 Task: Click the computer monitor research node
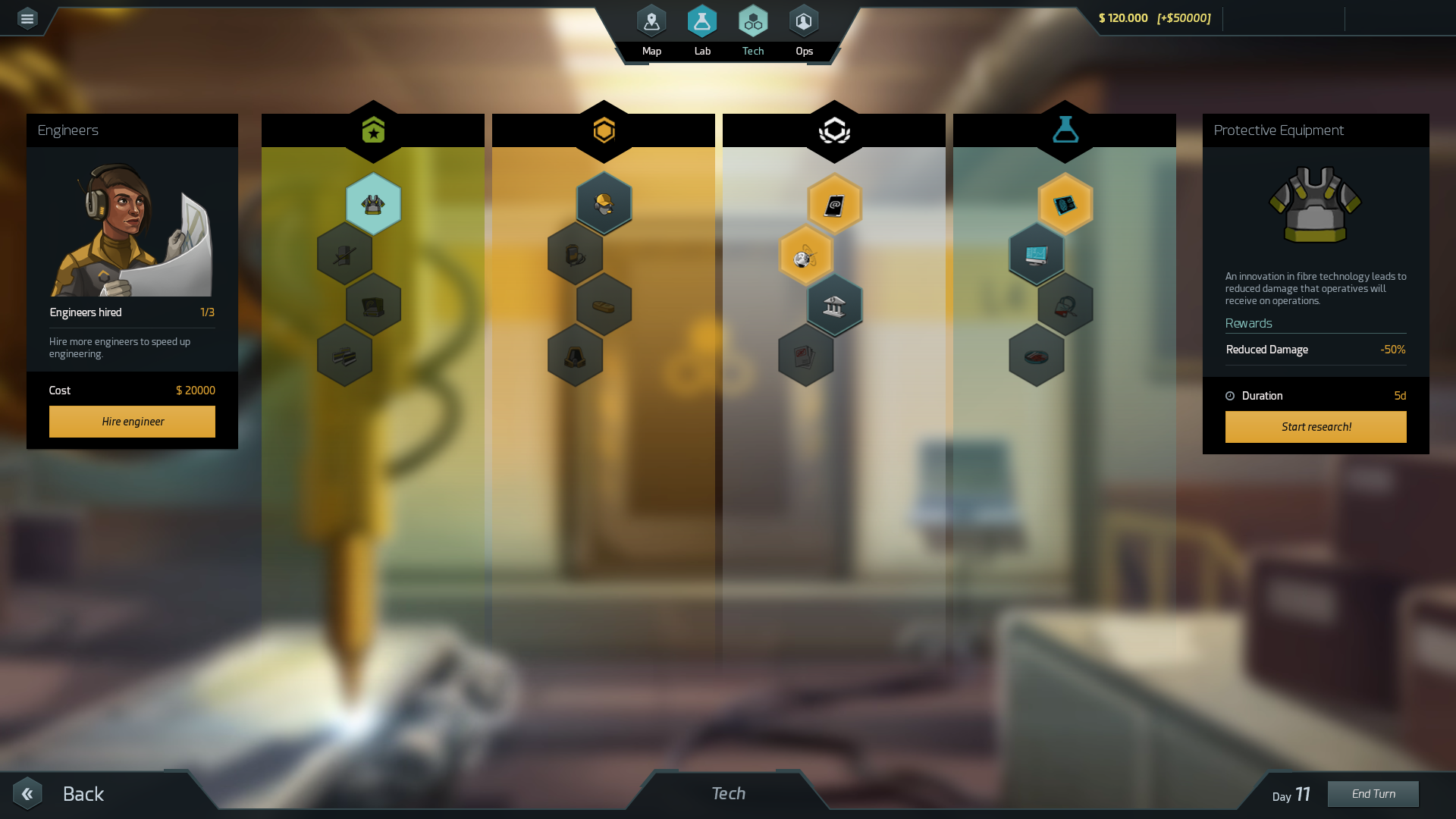1037,255
